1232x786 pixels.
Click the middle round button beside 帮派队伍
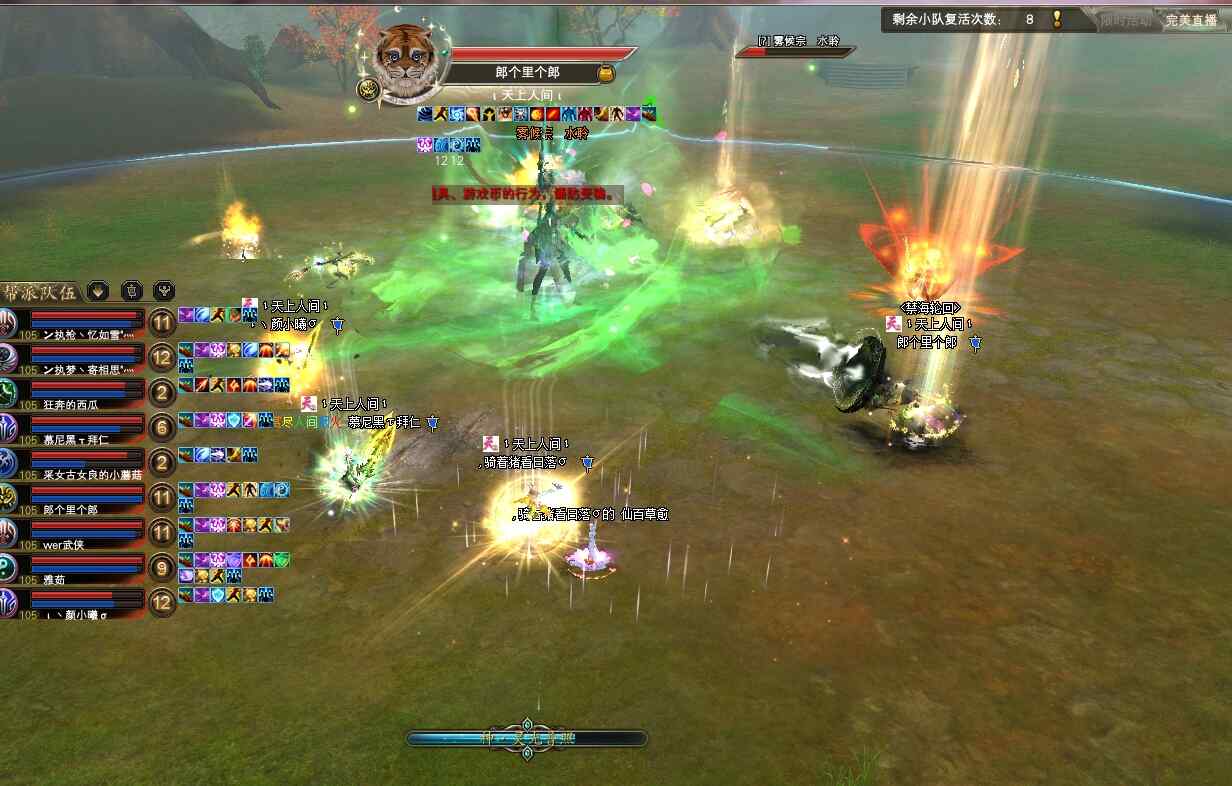point(131,291)
